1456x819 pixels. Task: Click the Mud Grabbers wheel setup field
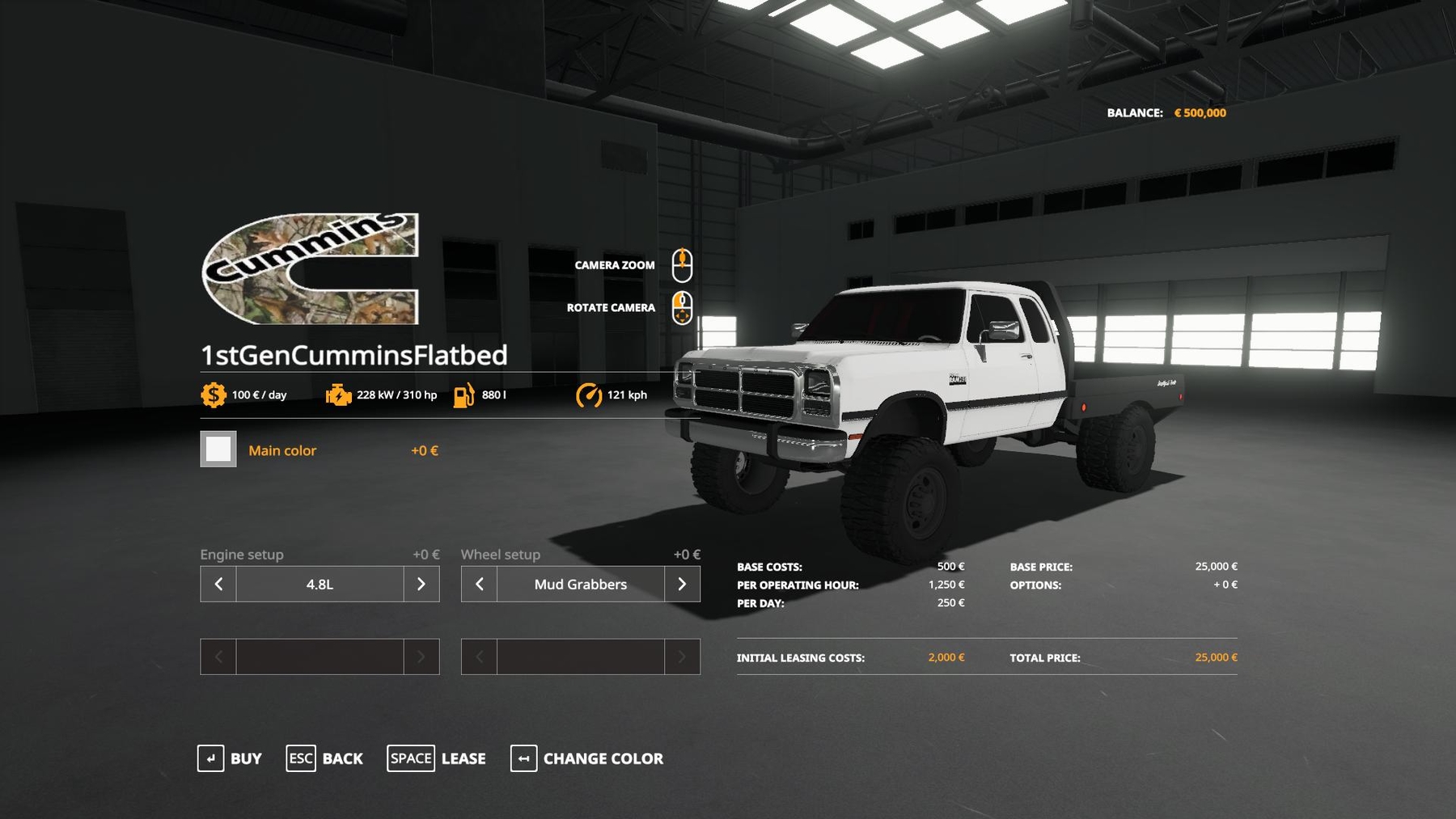580,584
